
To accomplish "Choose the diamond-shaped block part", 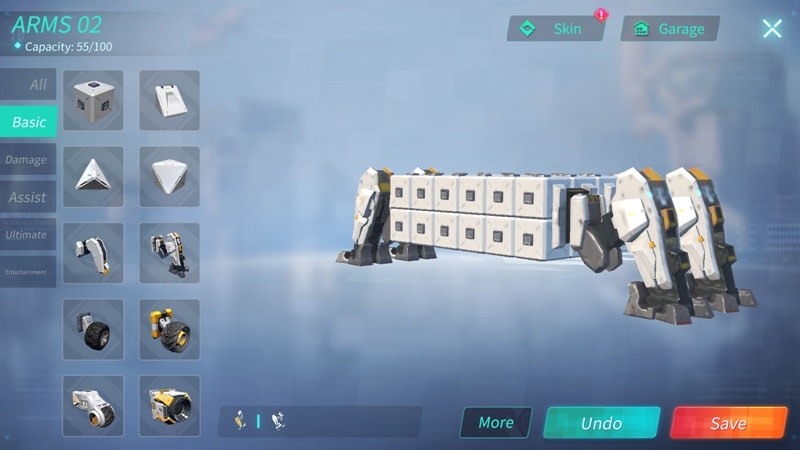I will coord(169,176).
